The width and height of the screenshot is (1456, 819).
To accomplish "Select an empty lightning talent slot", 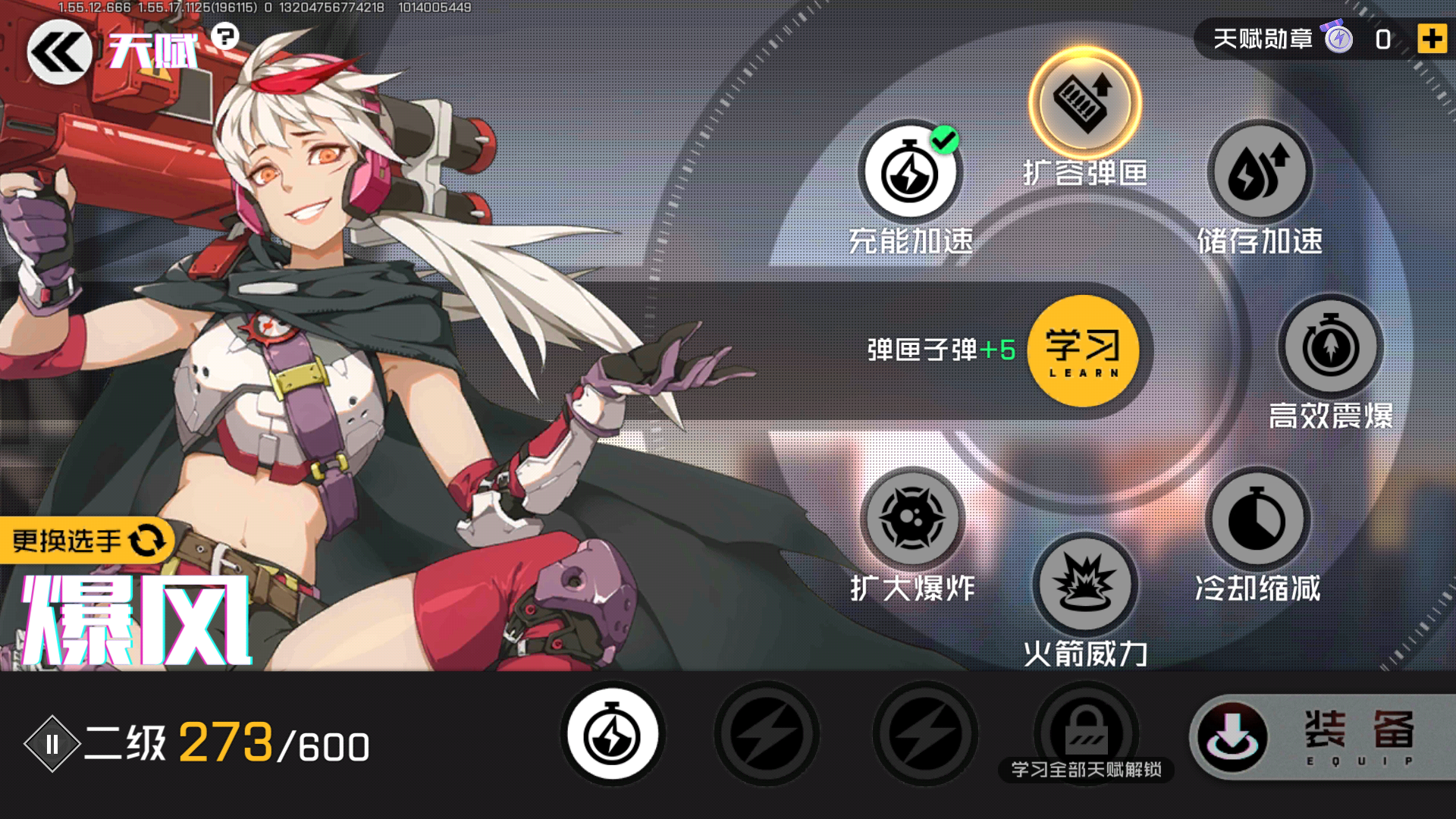I will point(767,734).
